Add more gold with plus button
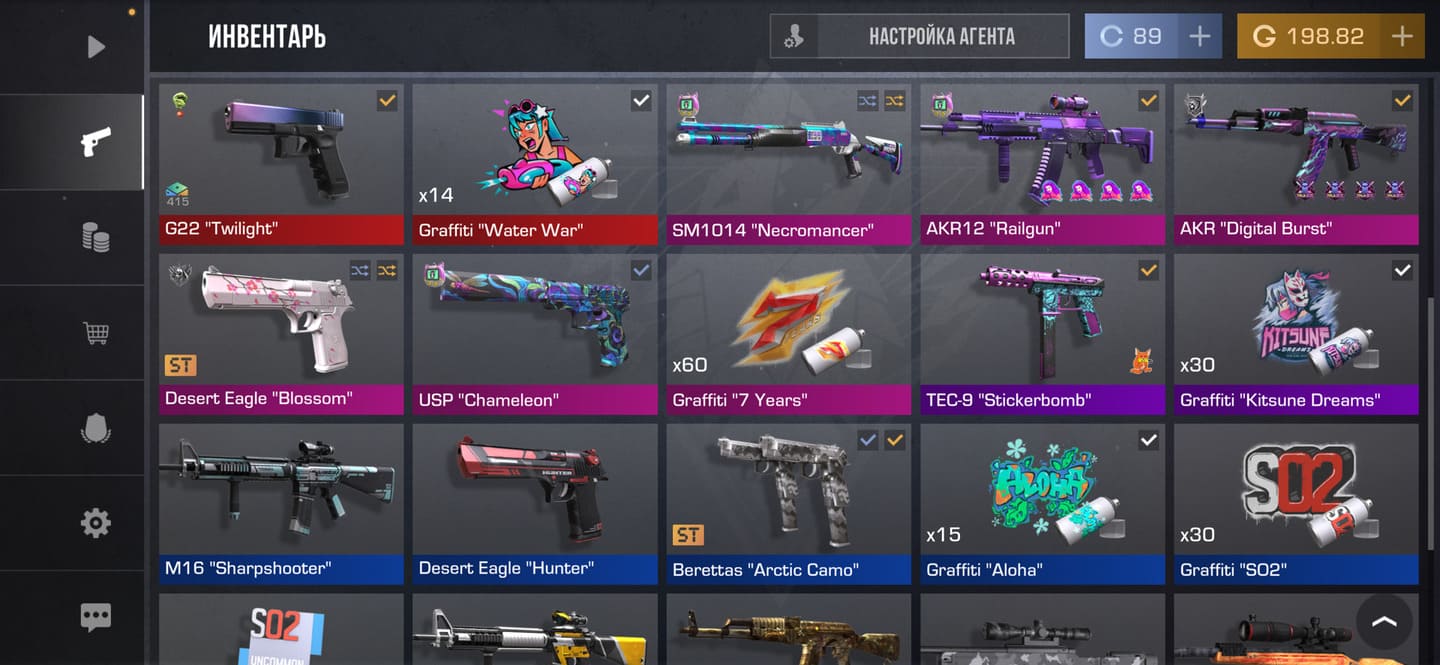 point(1402,37)
